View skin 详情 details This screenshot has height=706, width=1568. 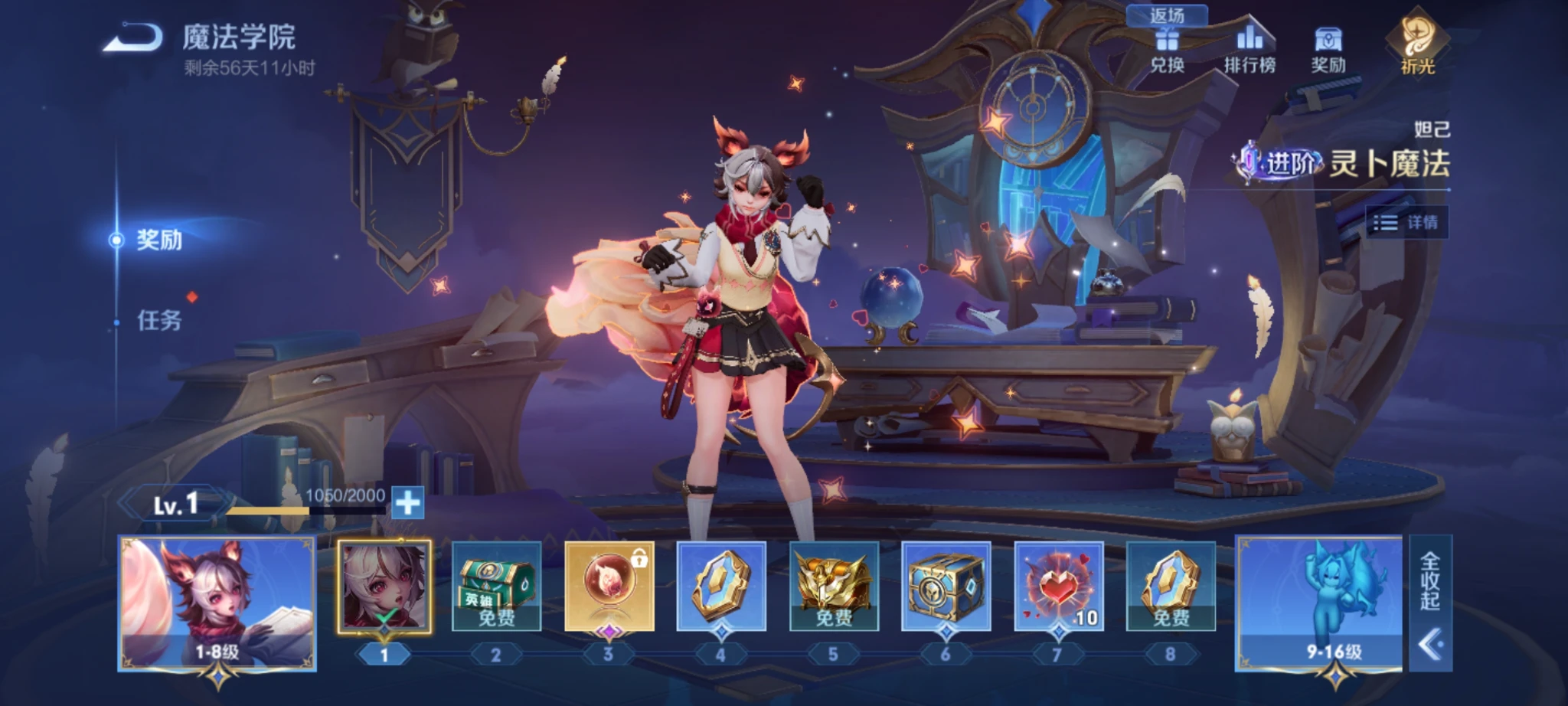click(x=1406, y=222)
